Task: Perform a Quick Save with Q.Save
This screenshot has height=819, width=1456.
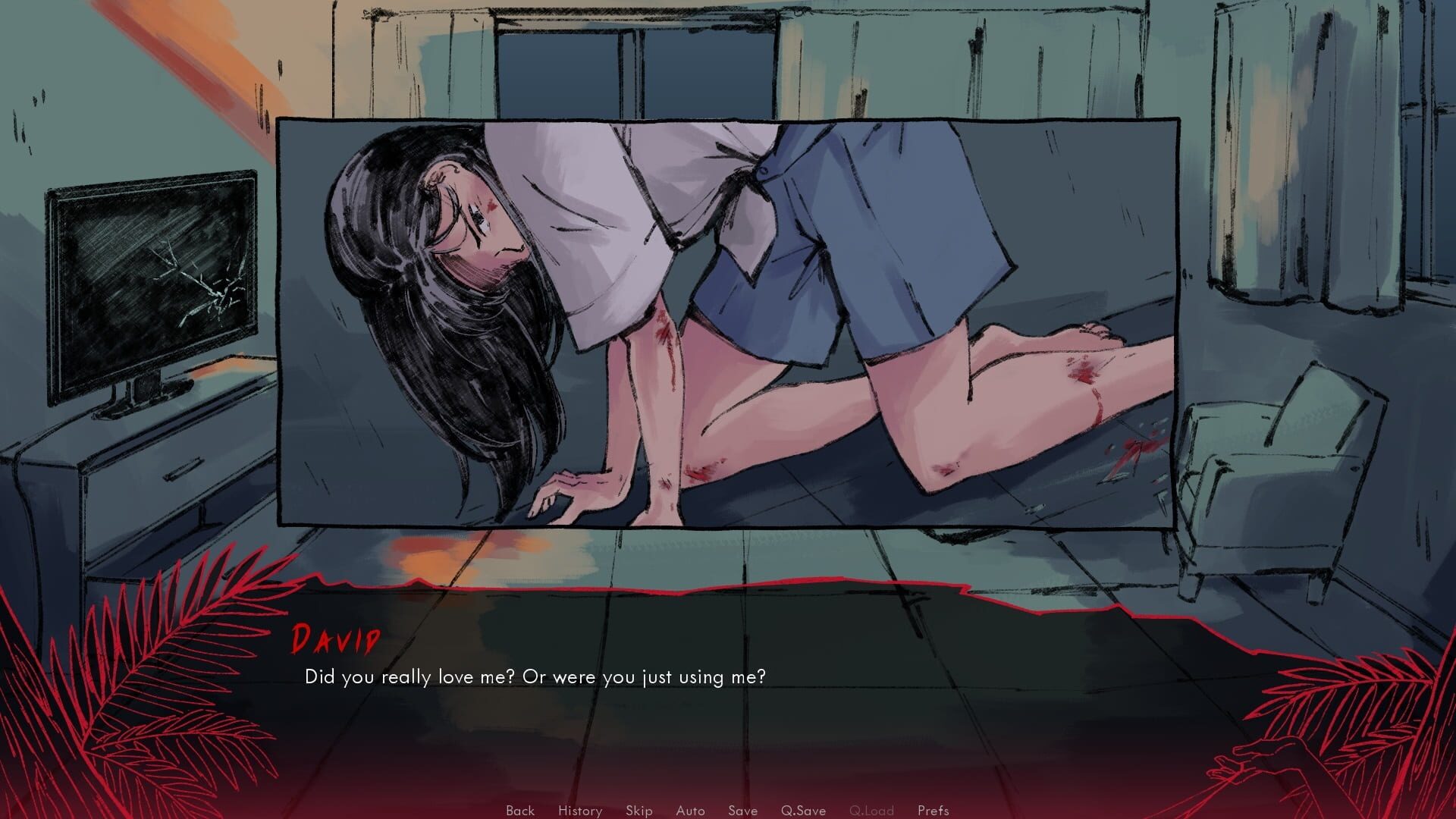Action: click(804, 810)
